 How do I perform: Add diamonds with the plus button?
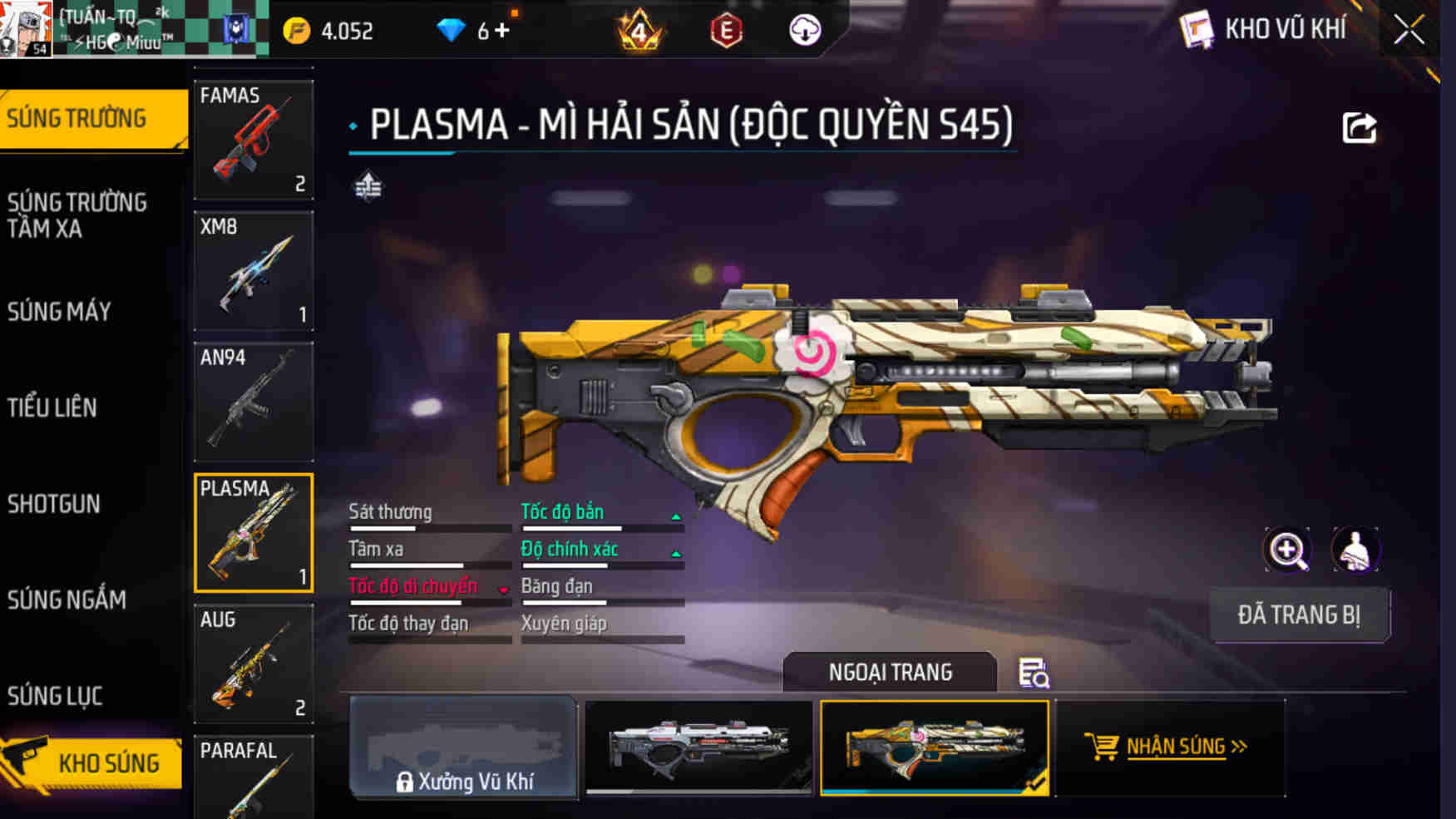point(501,31)
